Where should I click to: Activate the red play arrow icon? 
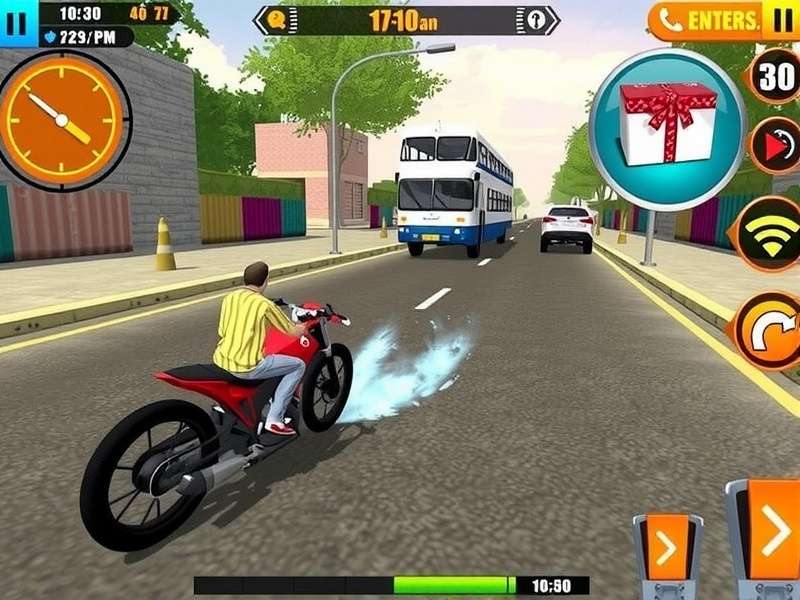[776, 146]
